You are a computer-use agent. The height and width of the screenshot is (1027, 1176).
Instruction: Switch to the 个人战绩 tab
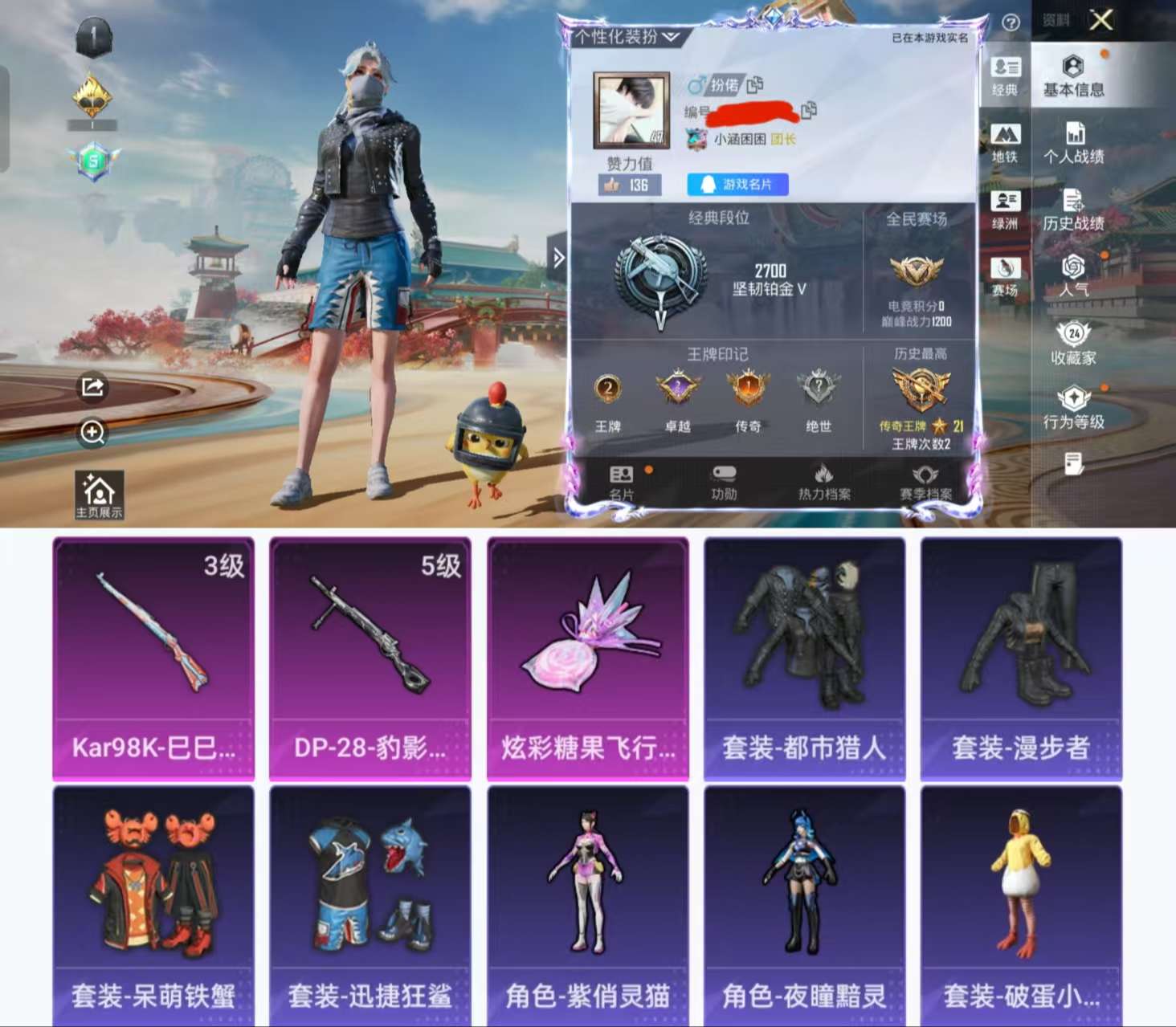click(1076, 147)
